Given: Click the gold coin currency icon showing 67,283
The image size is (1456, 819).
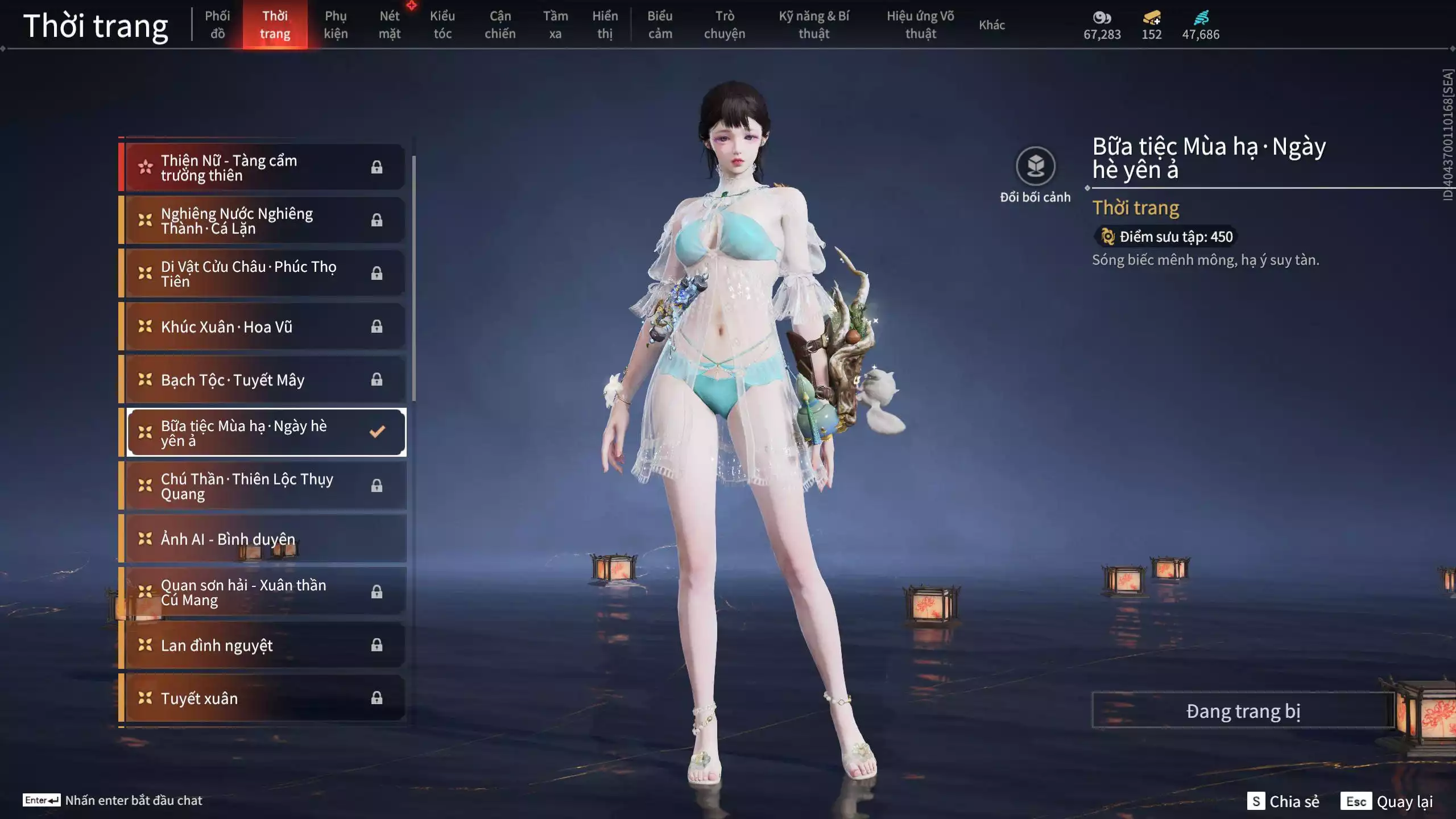Looking at the screenshot, I should tap(1102, 18).
